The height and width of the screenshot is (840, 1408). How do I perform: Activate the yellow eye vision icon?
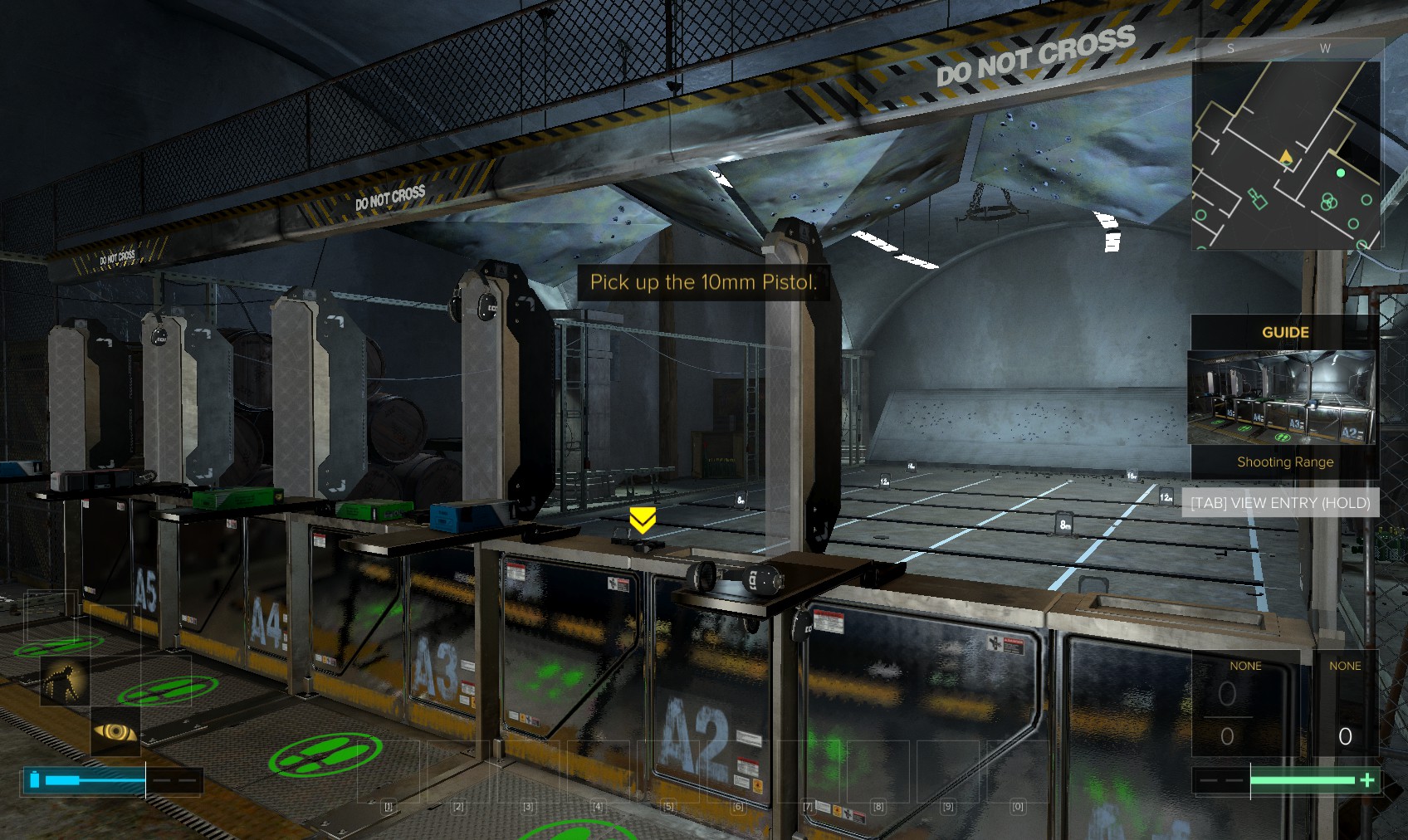pos(115,731)
